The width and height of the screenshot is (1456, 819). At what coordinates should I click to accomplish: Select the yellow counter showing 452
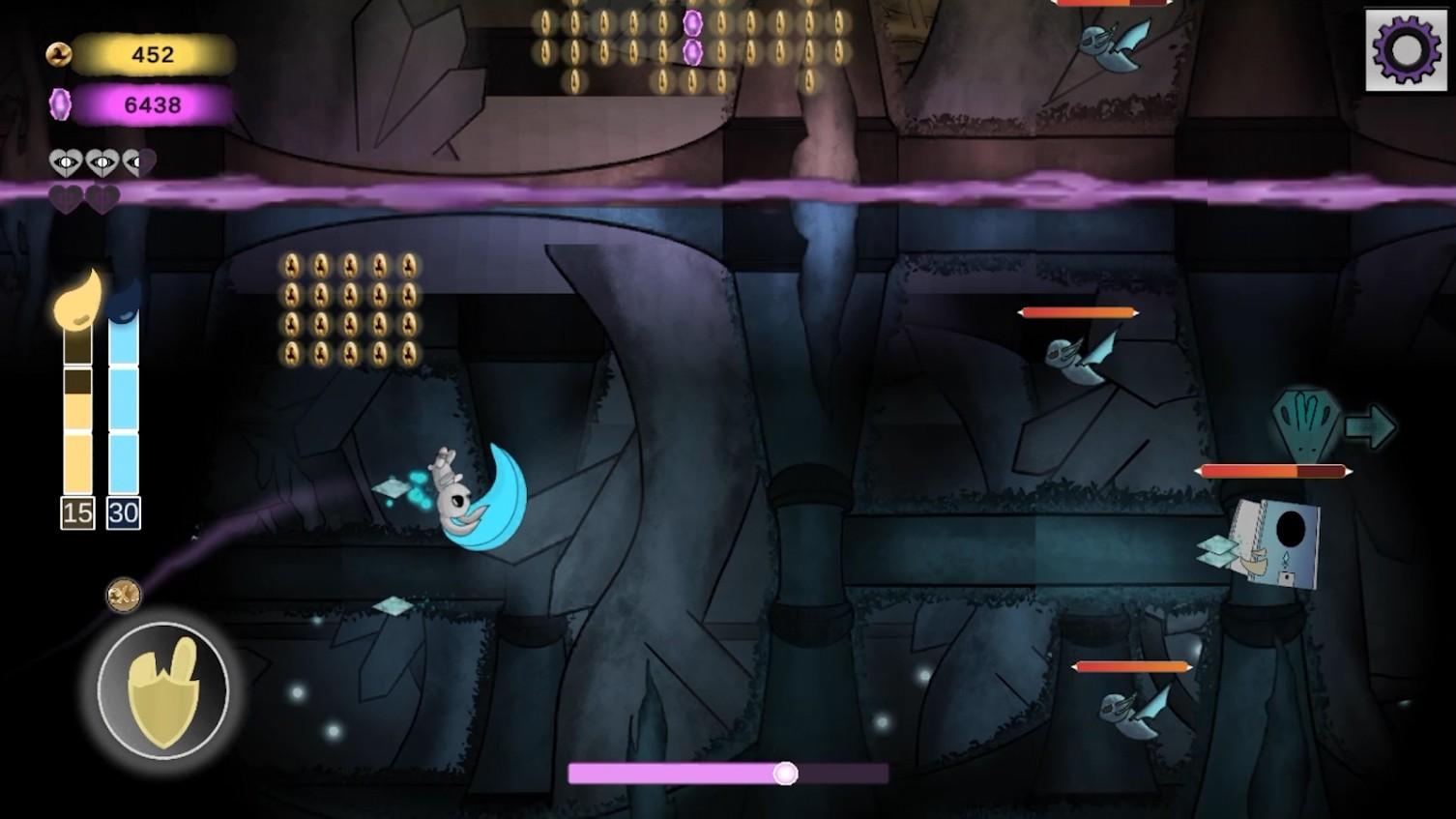click(152, 55)
